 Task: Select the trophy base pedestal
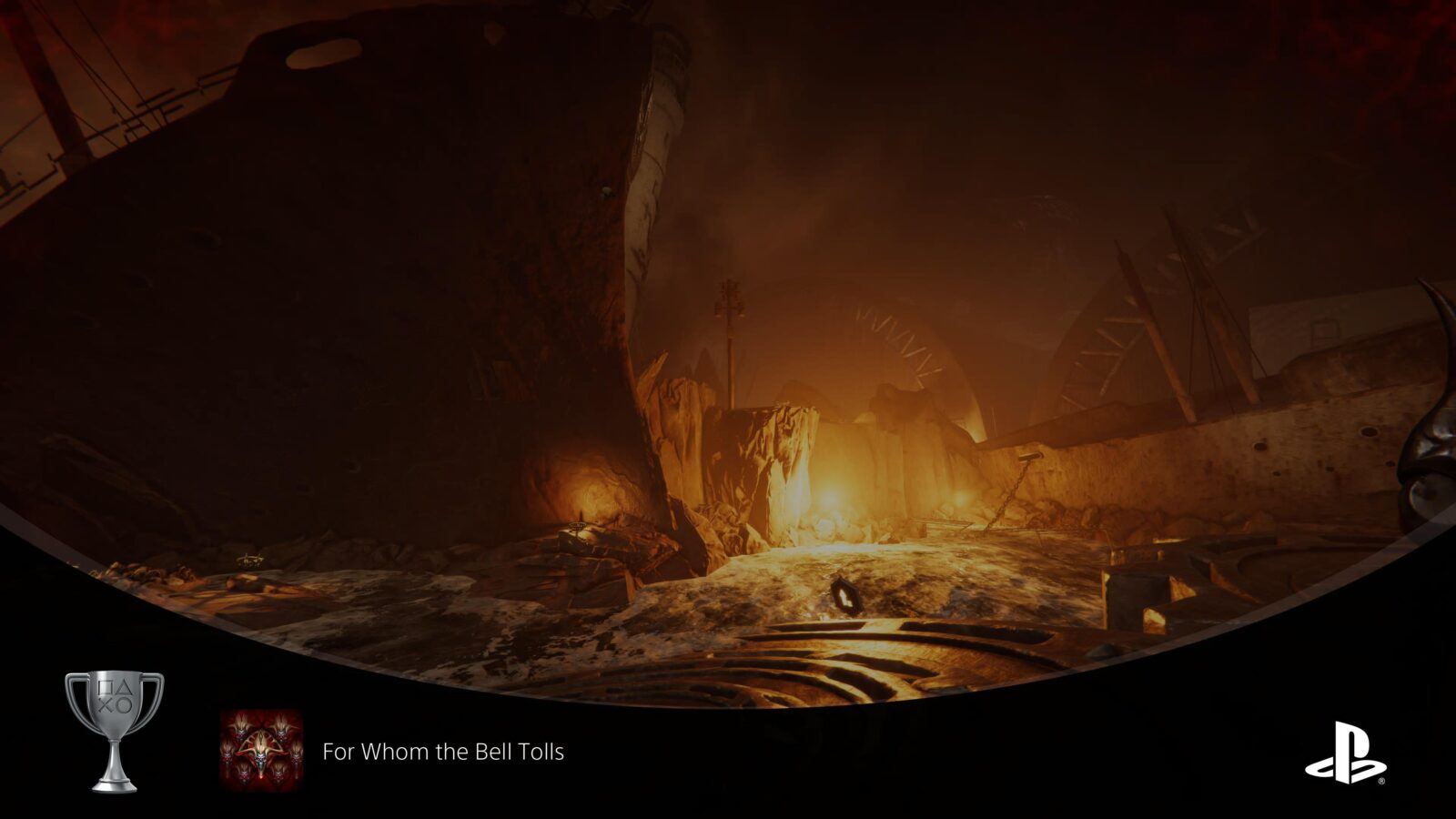[114, 788]
